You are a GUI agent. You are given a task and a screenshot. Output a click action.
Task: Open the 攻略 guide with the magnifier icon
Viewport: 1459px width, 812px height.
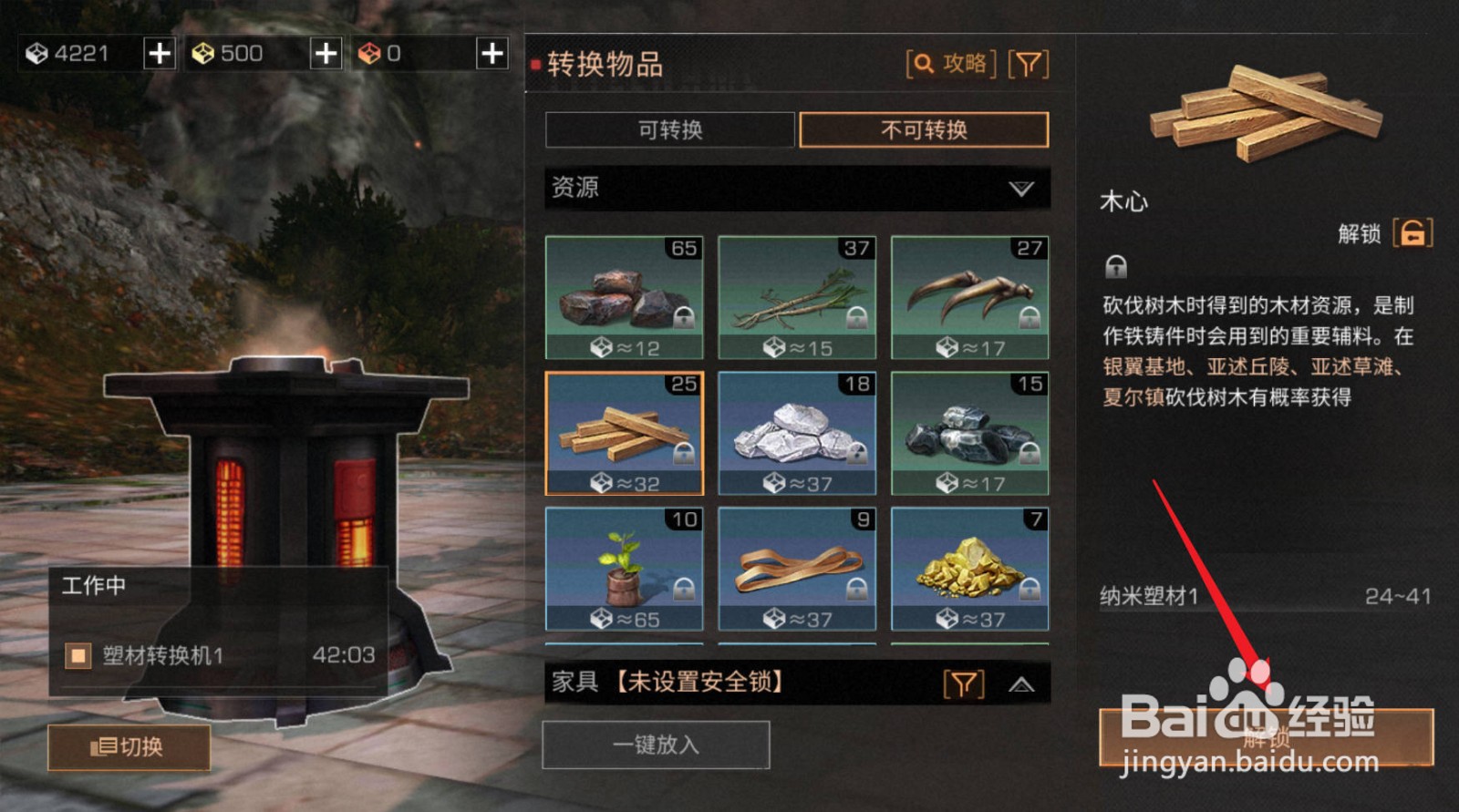tap(952, 64)
